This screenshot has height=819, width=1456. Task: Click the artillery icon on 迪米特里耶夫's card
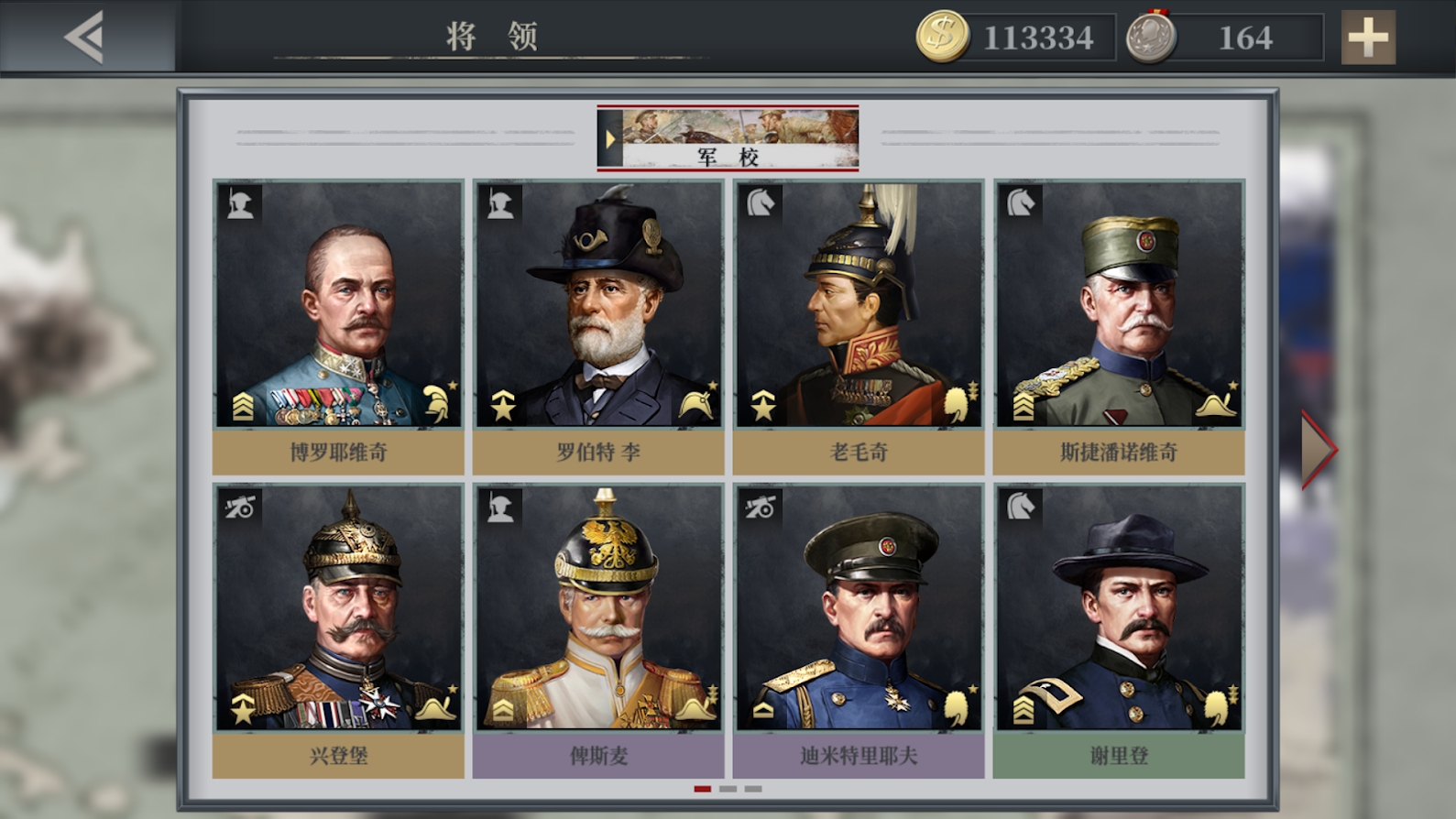pyautogui.click(x=759, y=508)
